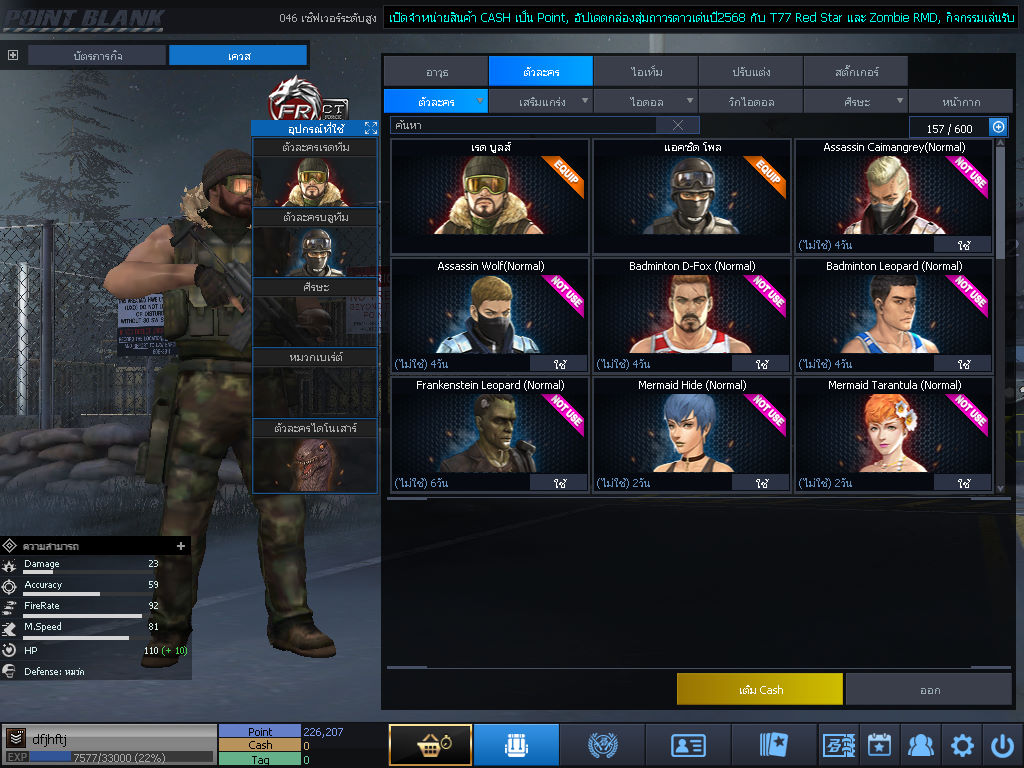
Task: Open the settings gear icon
Action: pos(962,745)
